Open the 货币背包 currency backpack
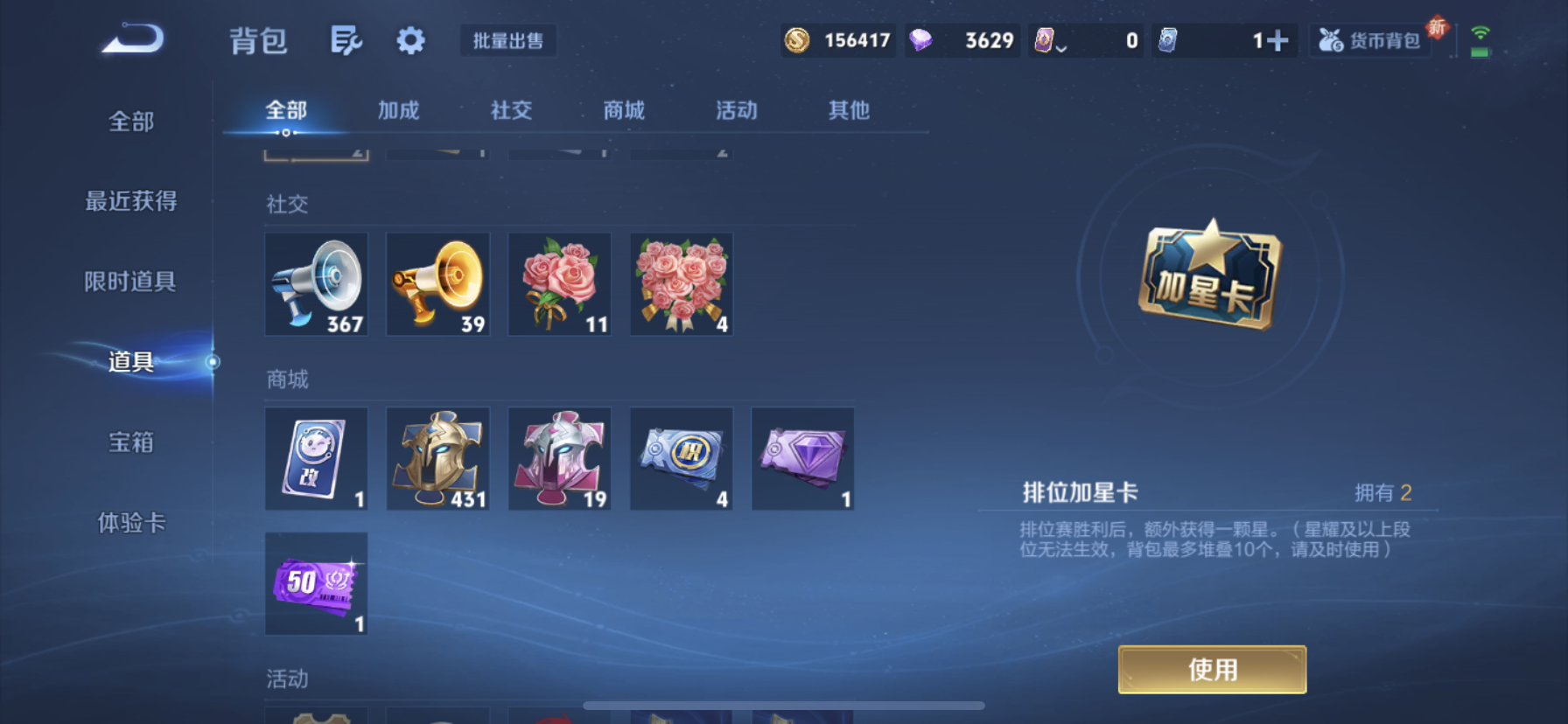1568x724 pixels. pyautogui.click(x=1368, y=39)
